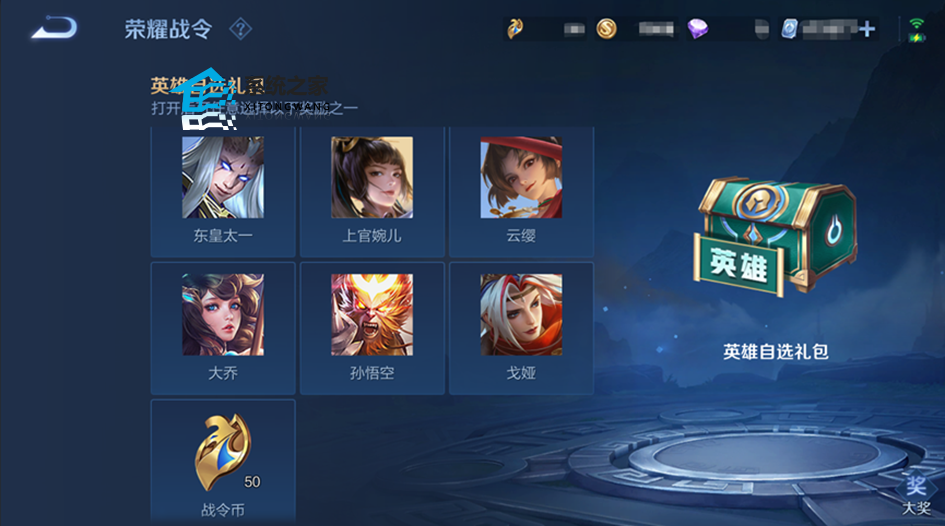Go back using the return arrow

coord(54,28)
